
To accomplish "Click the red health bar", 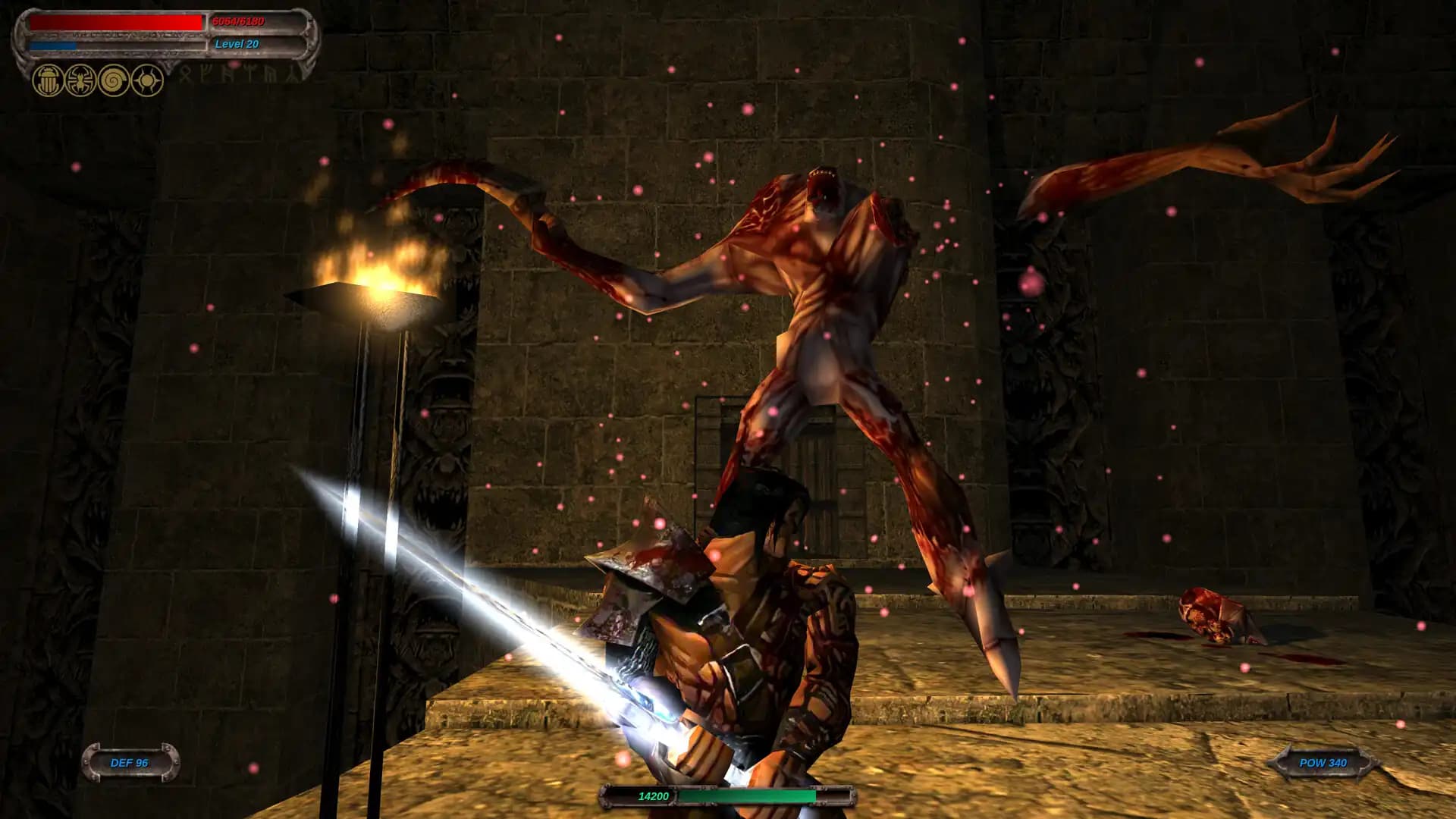I will tap(114, 23).
